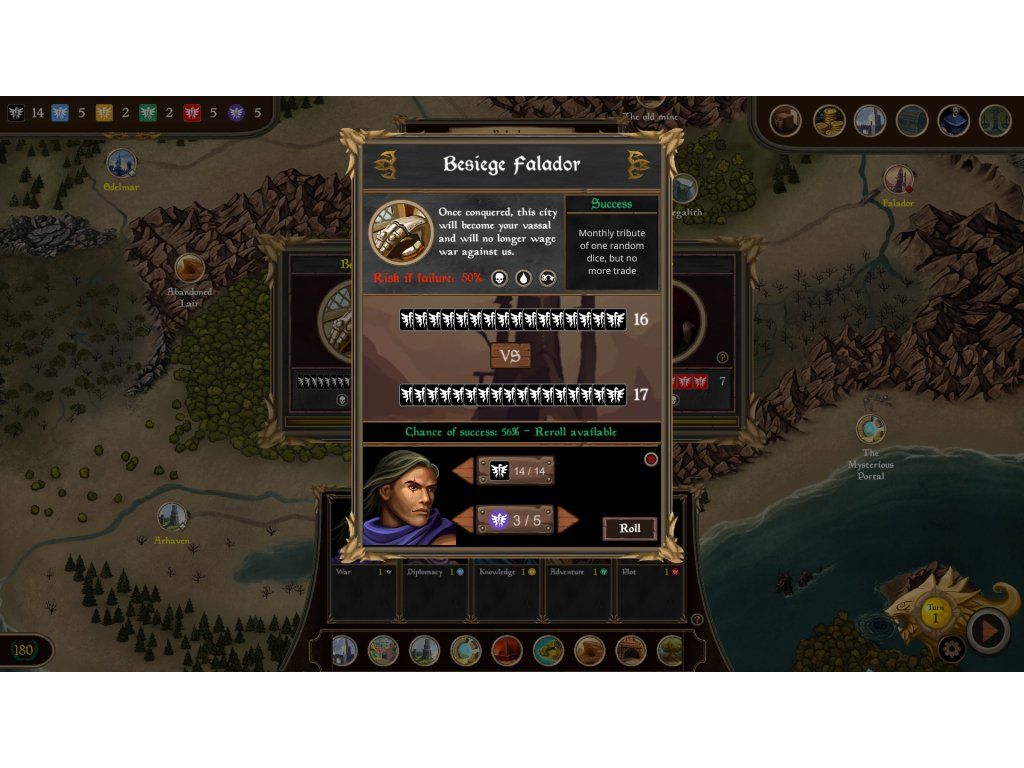Decrease the black war dice count
1024x768 pixels.
(x=465, y=470)
